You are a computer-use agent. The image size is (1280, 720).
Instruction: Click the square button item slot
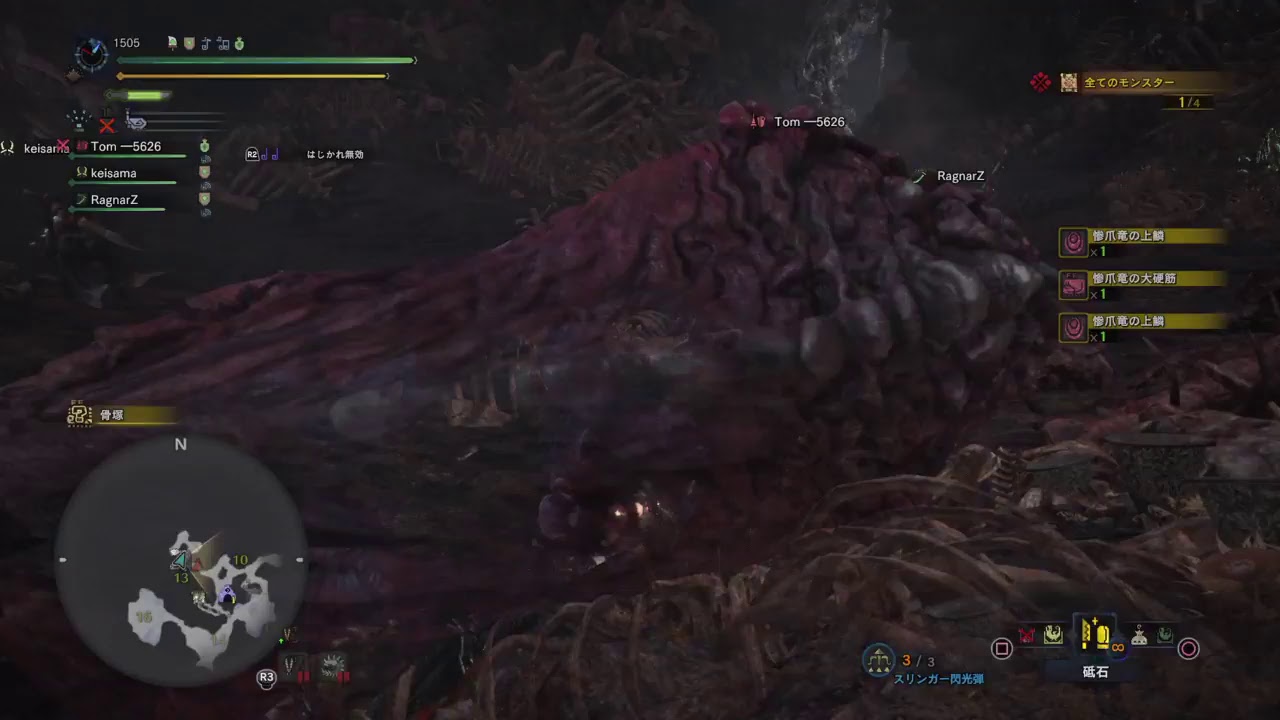[x=1001, y=647]
